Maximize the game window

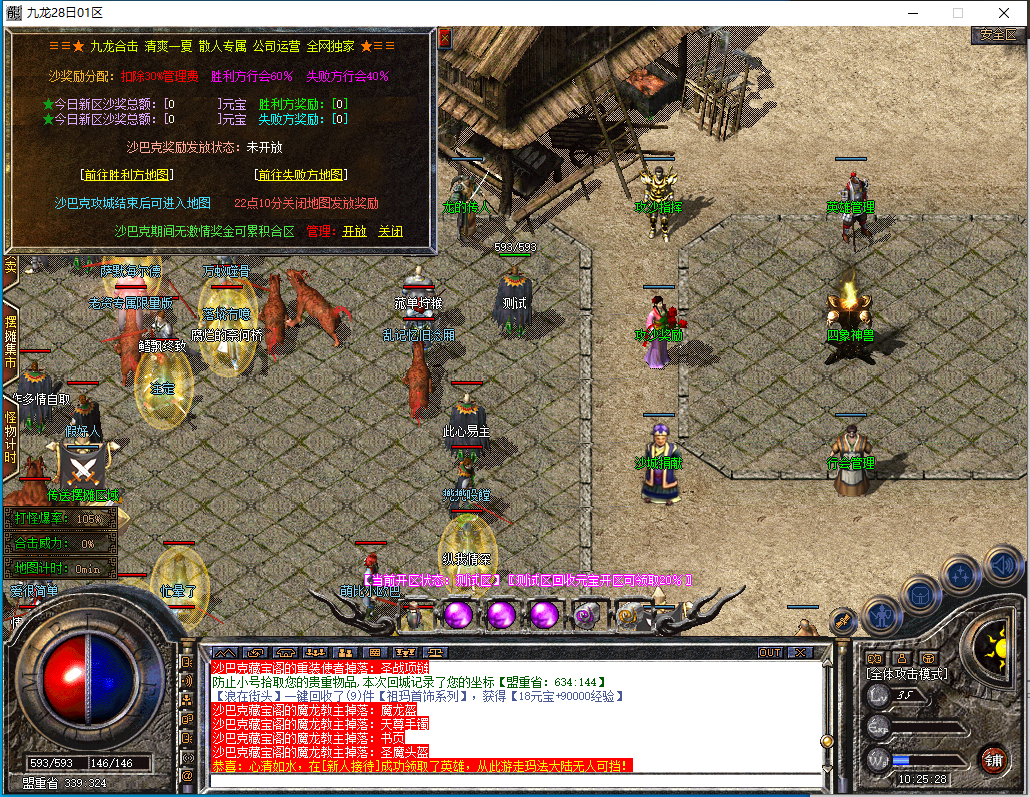[x=957, y=13]
